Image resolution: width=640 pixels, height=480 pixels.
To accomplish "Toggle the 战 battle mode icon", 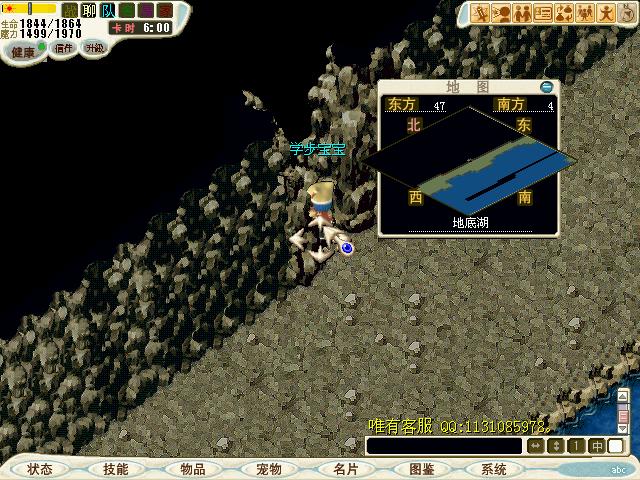I will pyautogui.click(x=69, y=10).
